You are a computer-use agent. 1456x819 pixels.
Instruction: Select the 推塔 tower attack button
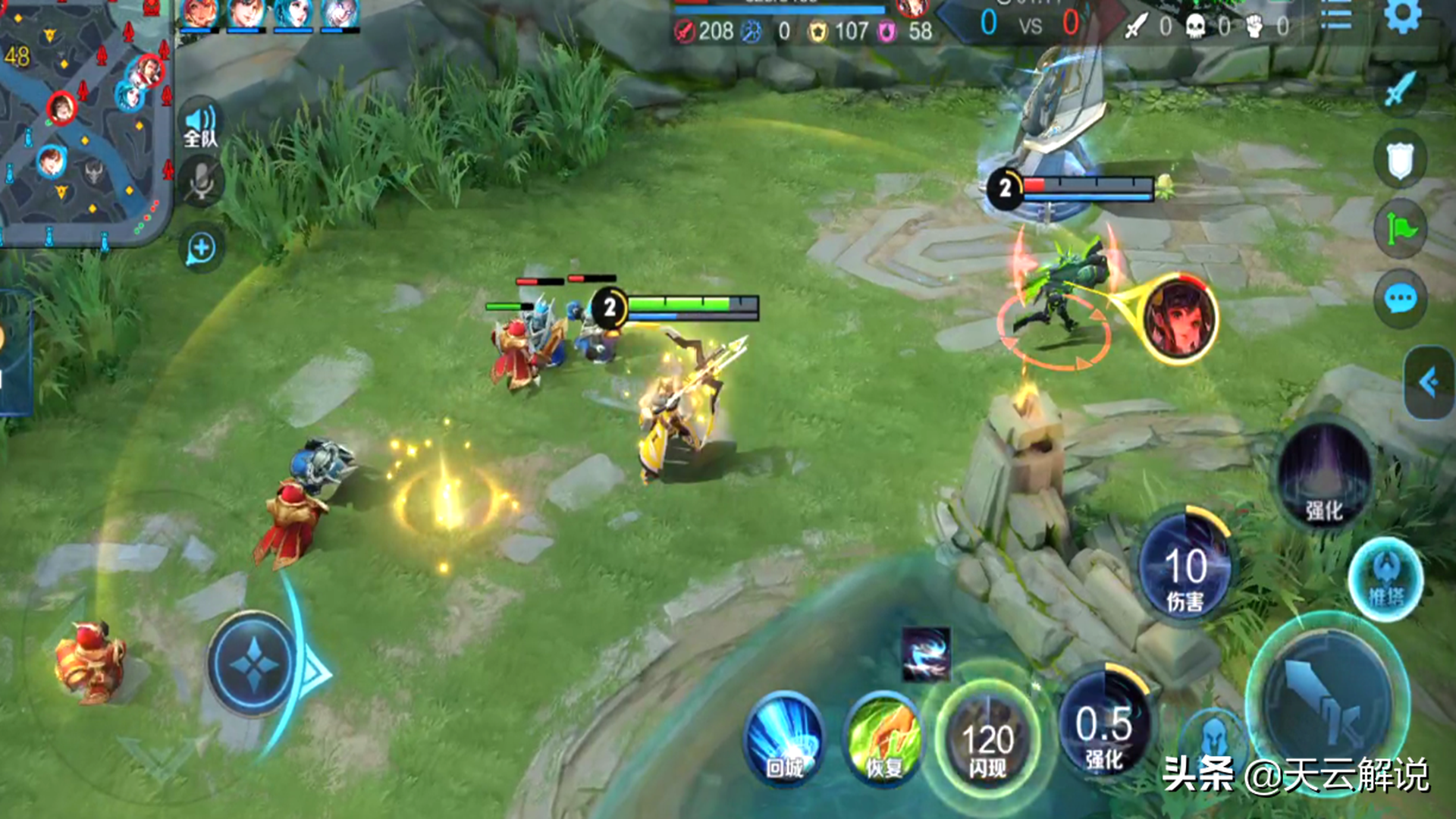[x=1386, y=580]
